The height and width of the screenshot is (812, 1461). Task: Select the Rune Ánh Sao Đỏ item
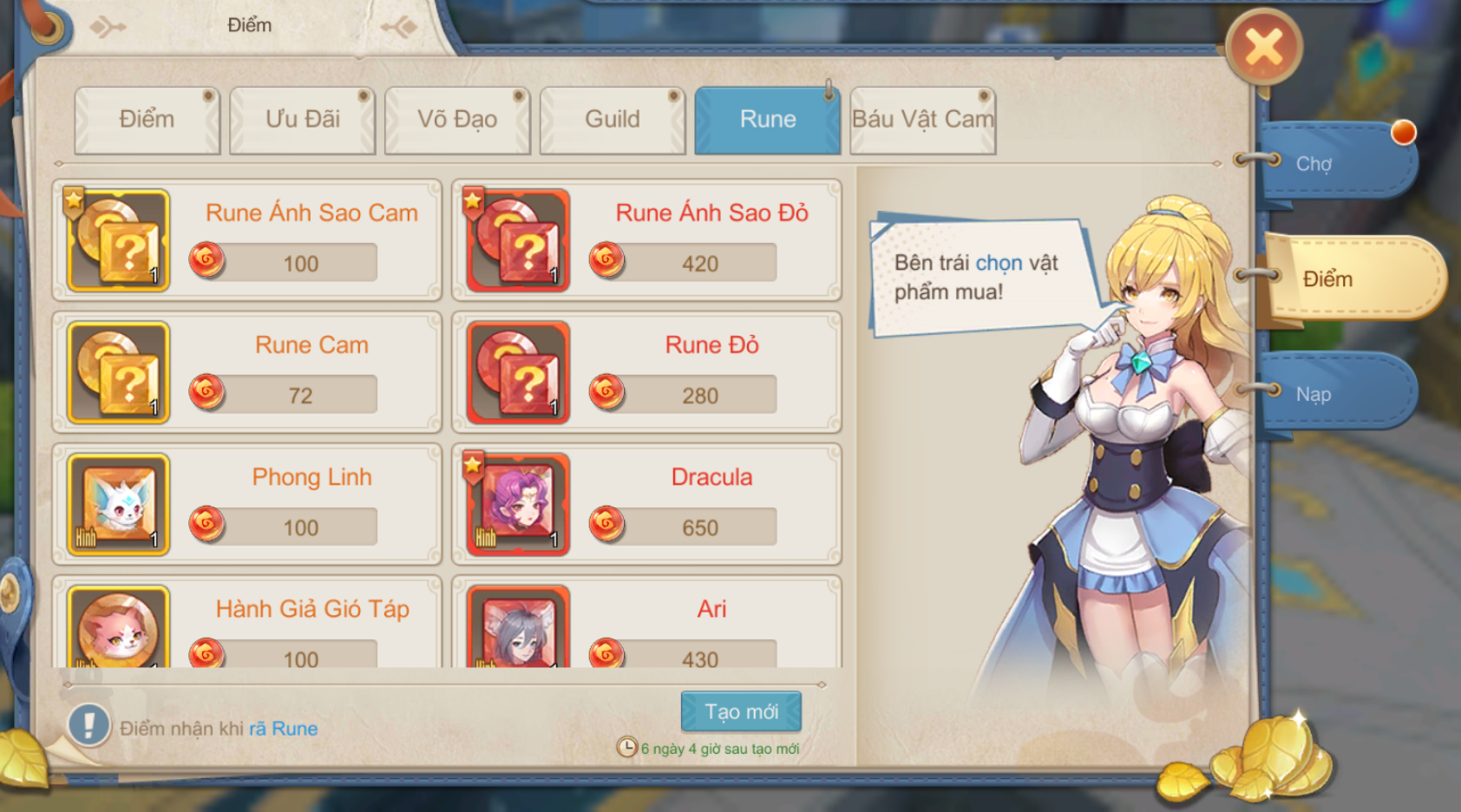pyautogui.click(x=646, y=240)
